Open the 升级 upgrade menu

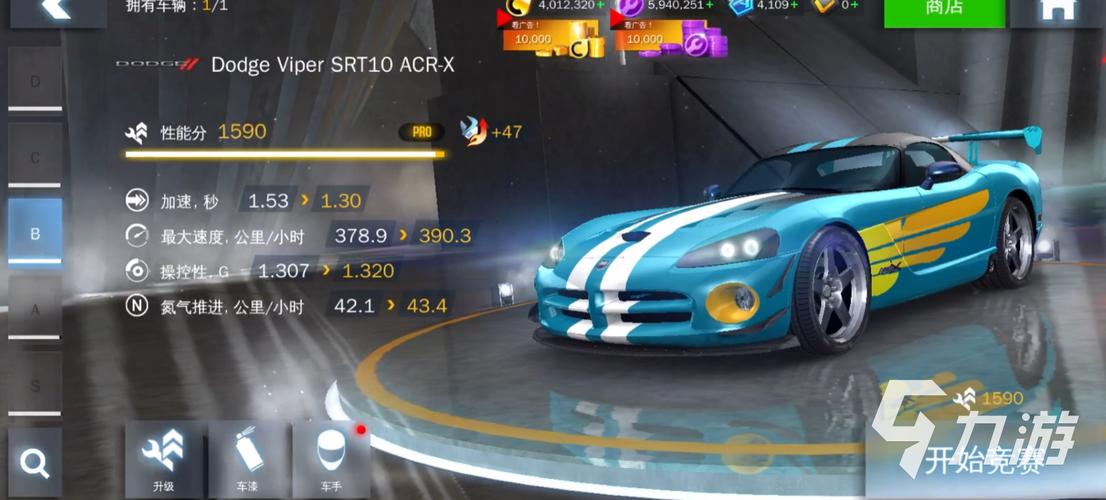point(164,460)
